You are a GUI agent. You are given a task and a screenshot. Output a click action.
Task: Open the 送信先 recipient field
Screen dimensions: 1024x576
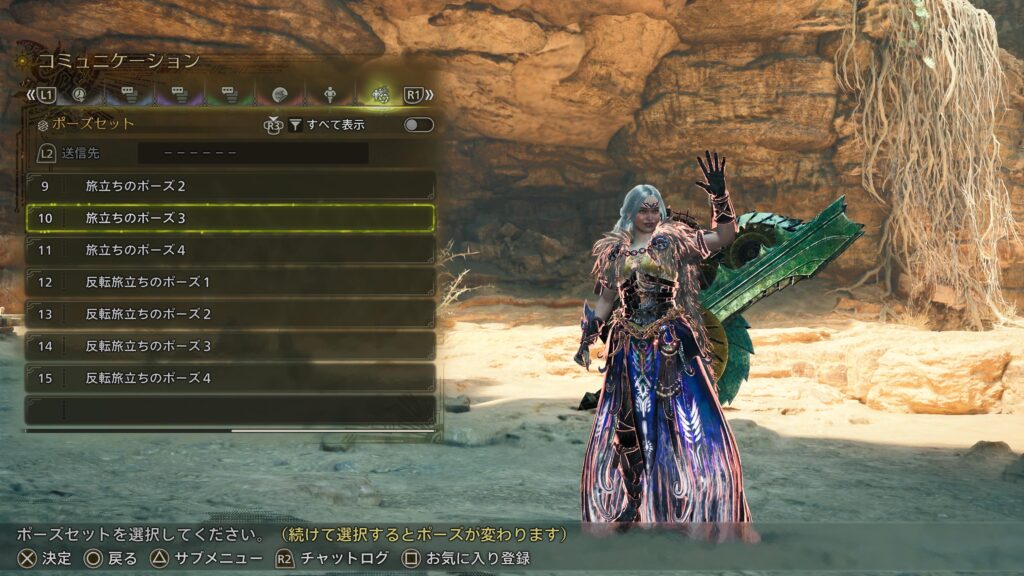(x=252, y=154)
